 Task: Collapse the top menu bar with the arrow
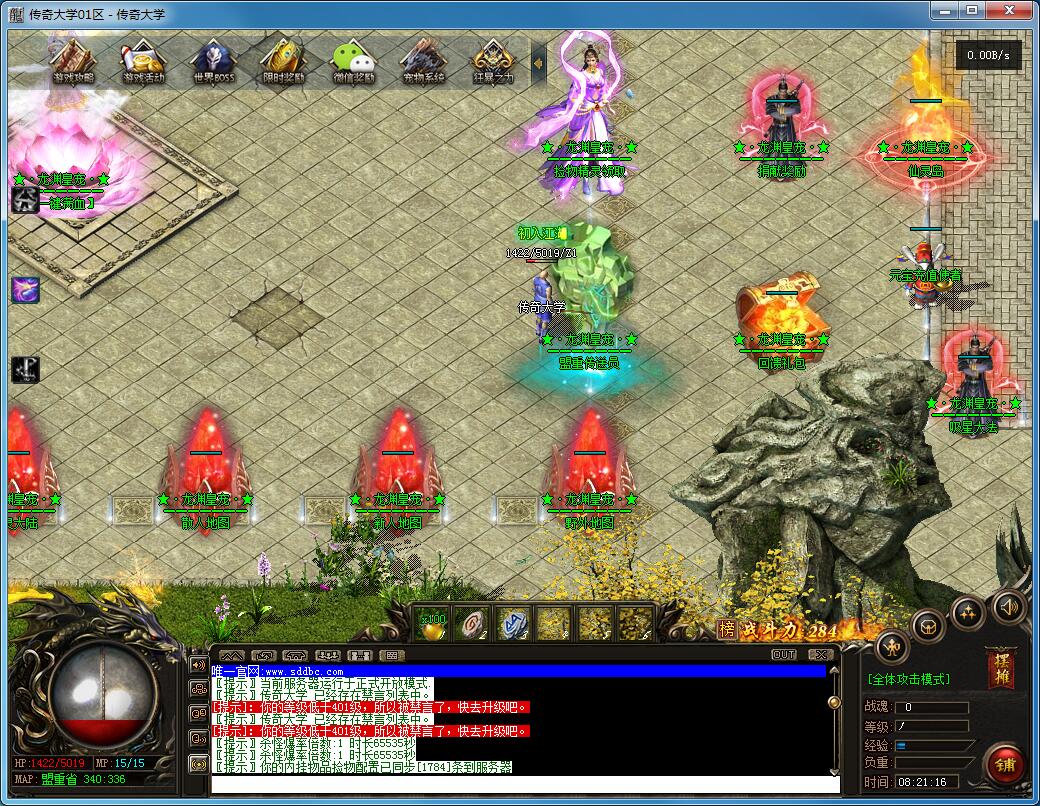click(x=538, y=63)
